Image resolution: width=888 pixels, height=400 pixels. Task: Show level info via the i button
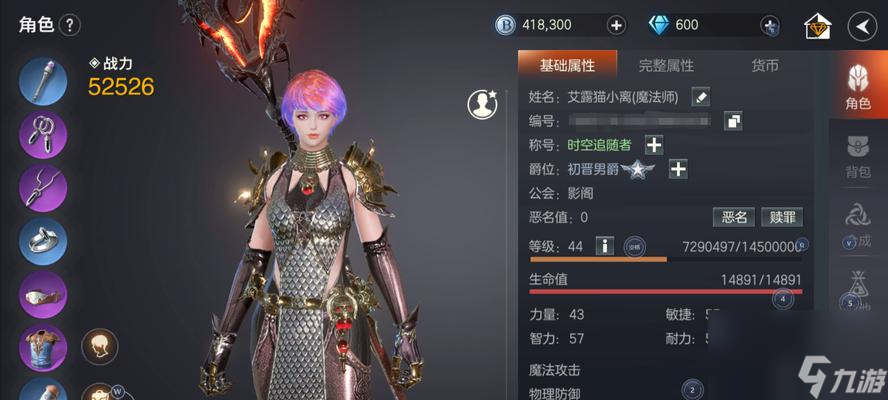604,245
